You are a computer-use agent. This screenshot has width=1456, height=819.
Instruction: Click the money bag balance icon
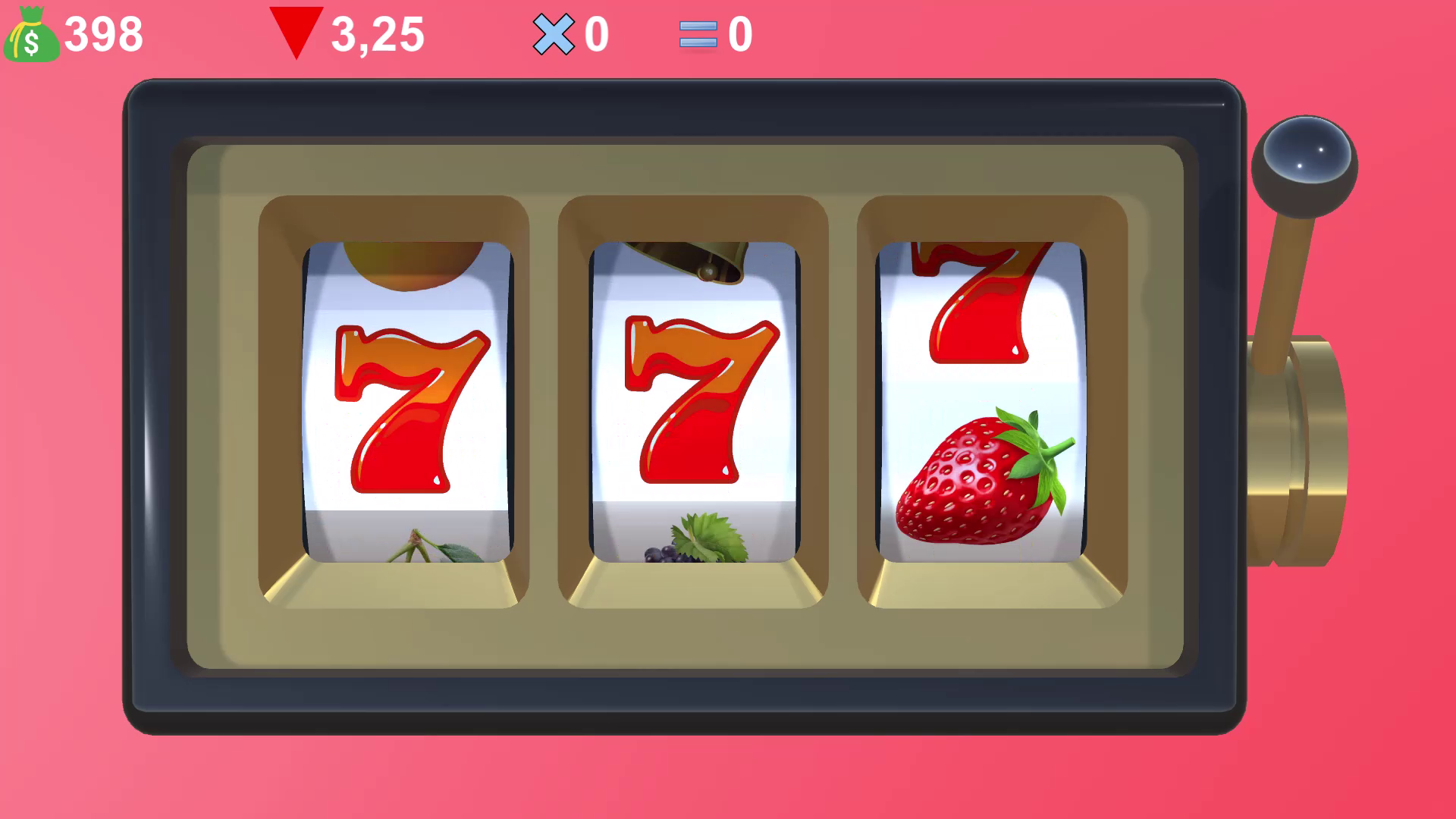32,34
